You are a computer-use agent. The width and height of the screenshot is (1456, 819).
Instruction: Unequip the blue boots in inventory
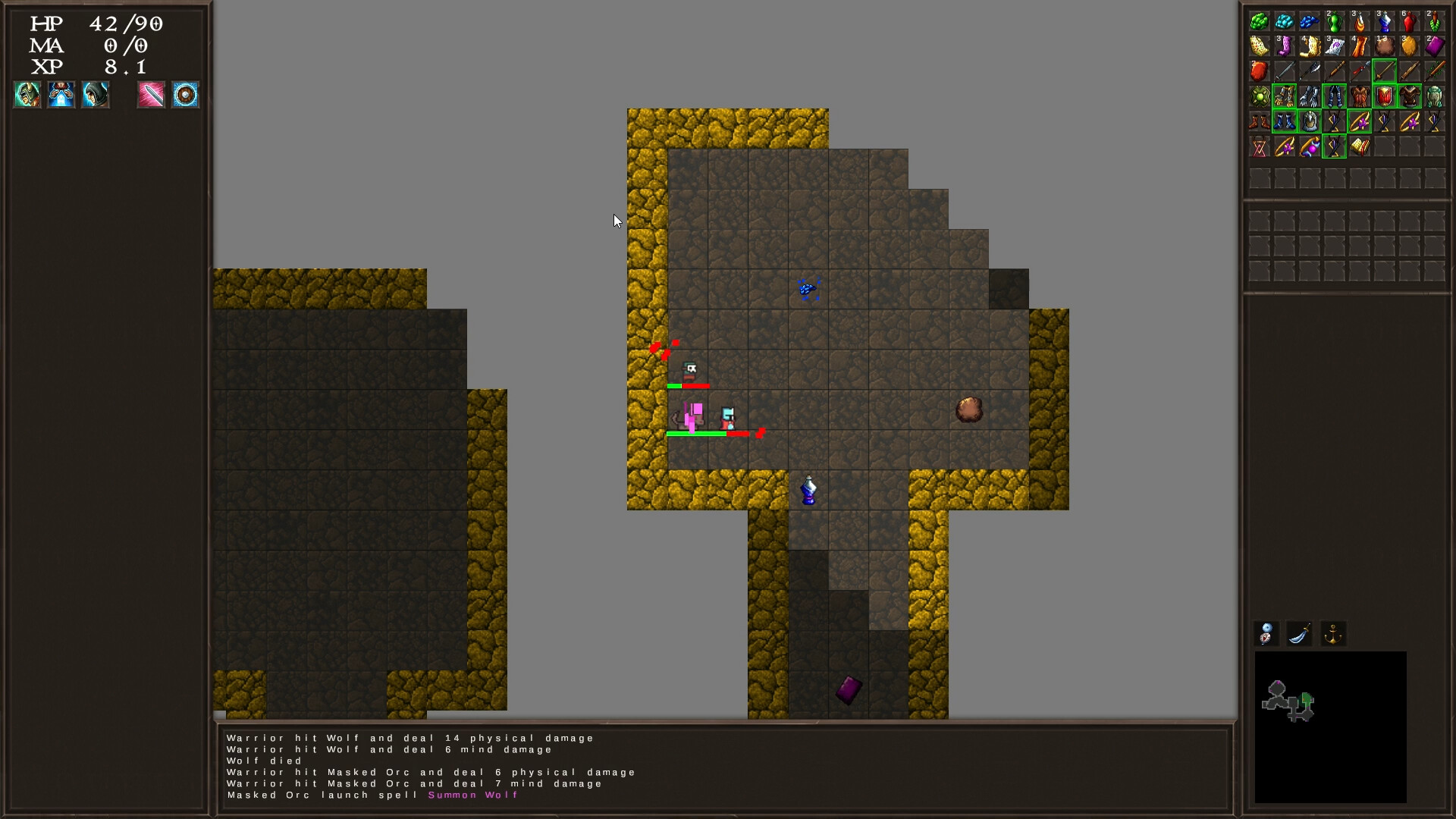(1284, 122)
